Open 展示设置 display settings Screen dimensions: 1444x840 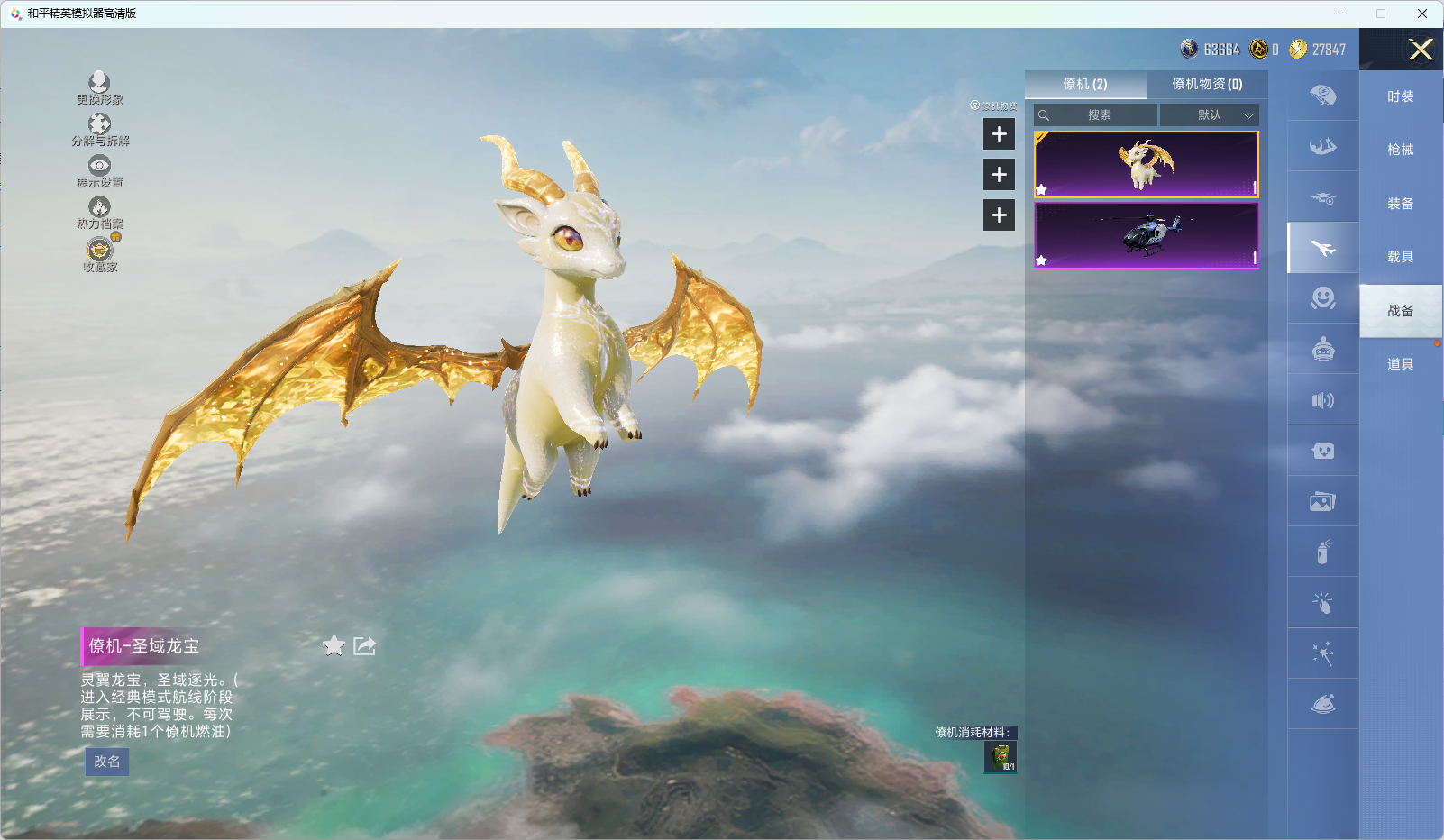coord(99,171)
